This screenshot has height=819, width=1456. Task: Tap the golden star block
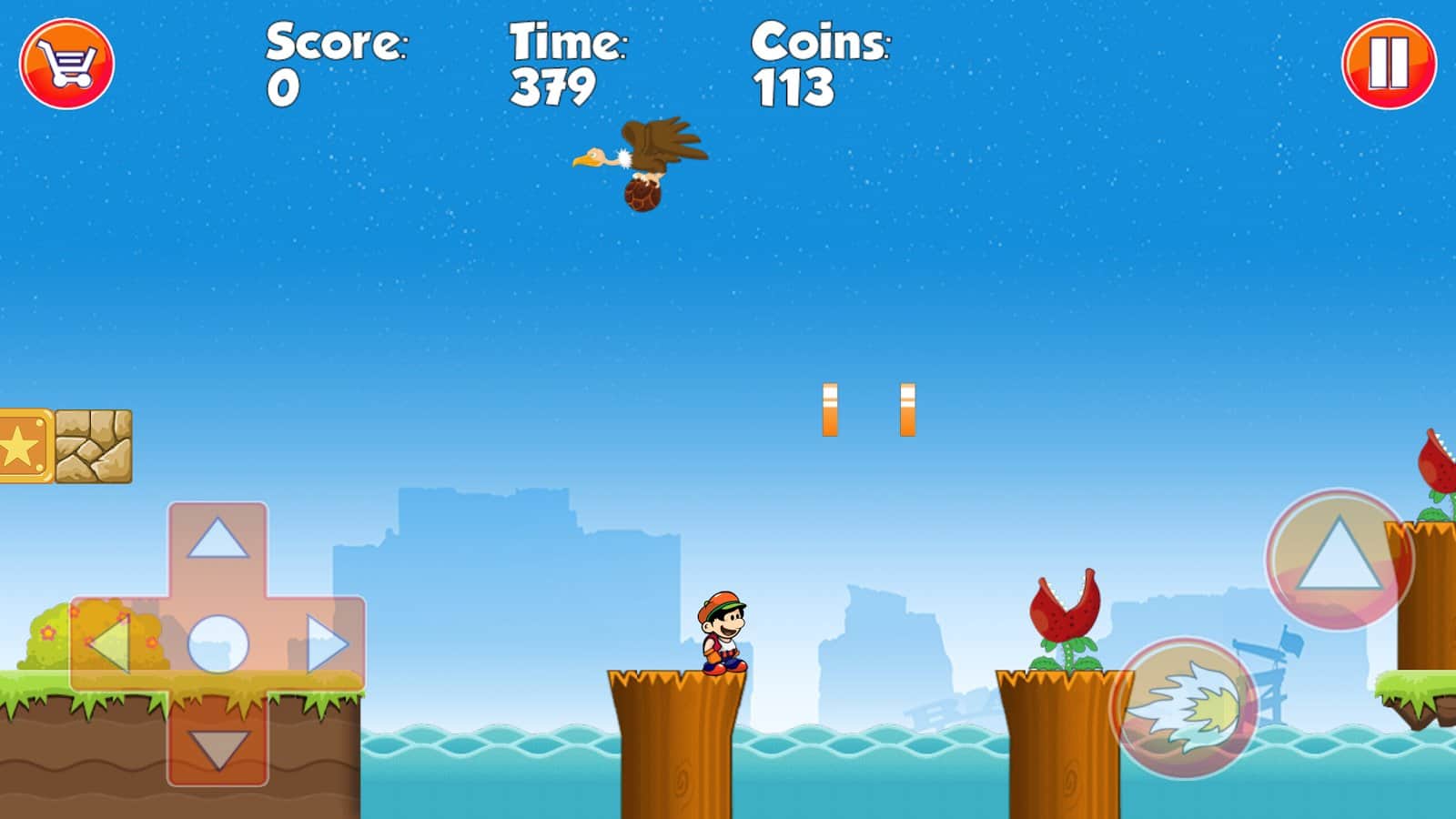pos(20,446)
